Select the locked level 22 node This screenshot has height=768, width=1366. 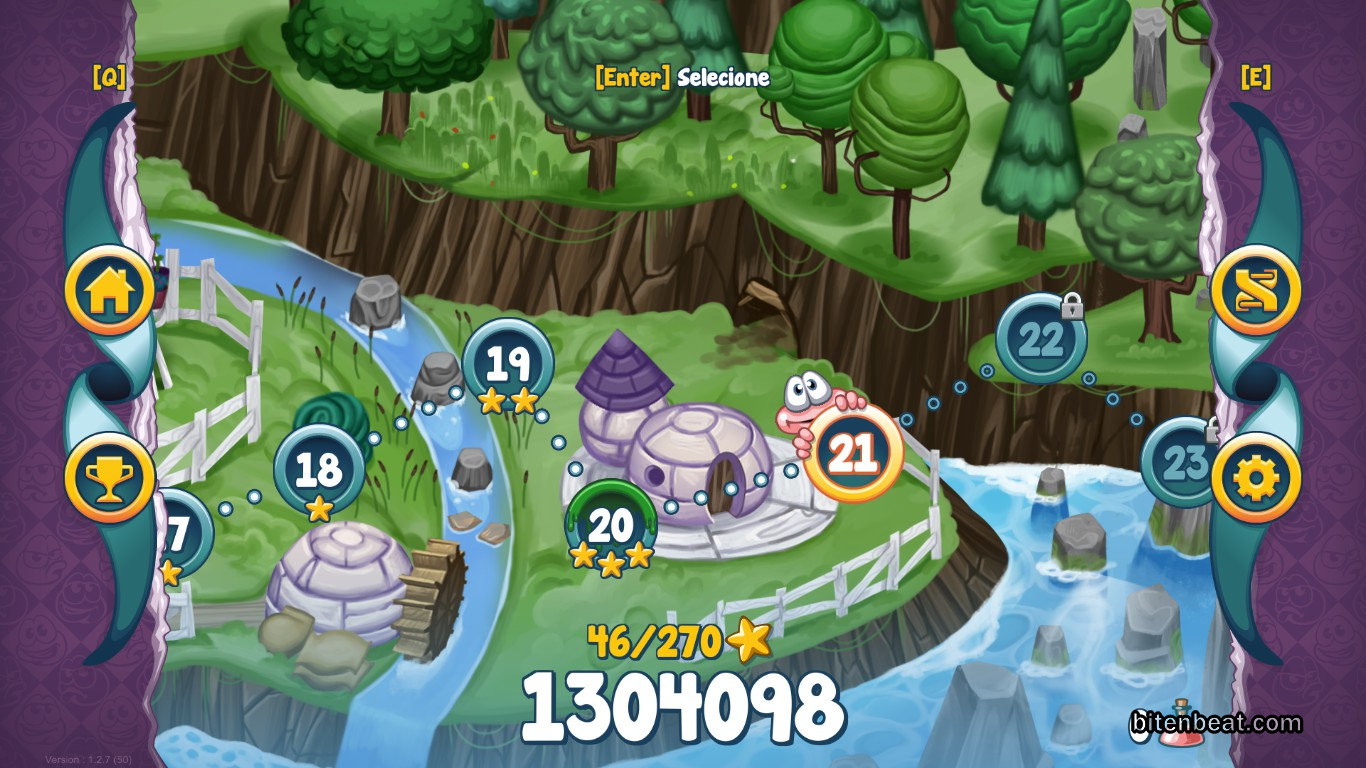click(x=1041, y=340)
